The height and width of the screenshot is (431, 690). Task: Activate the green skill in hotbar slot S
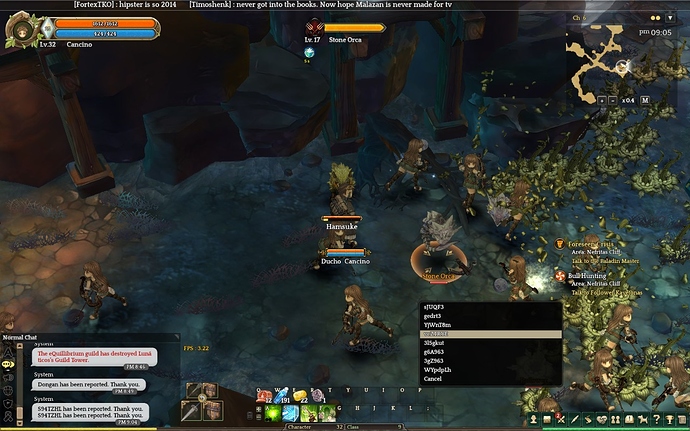pyautogui.click(x=289, y=412)
